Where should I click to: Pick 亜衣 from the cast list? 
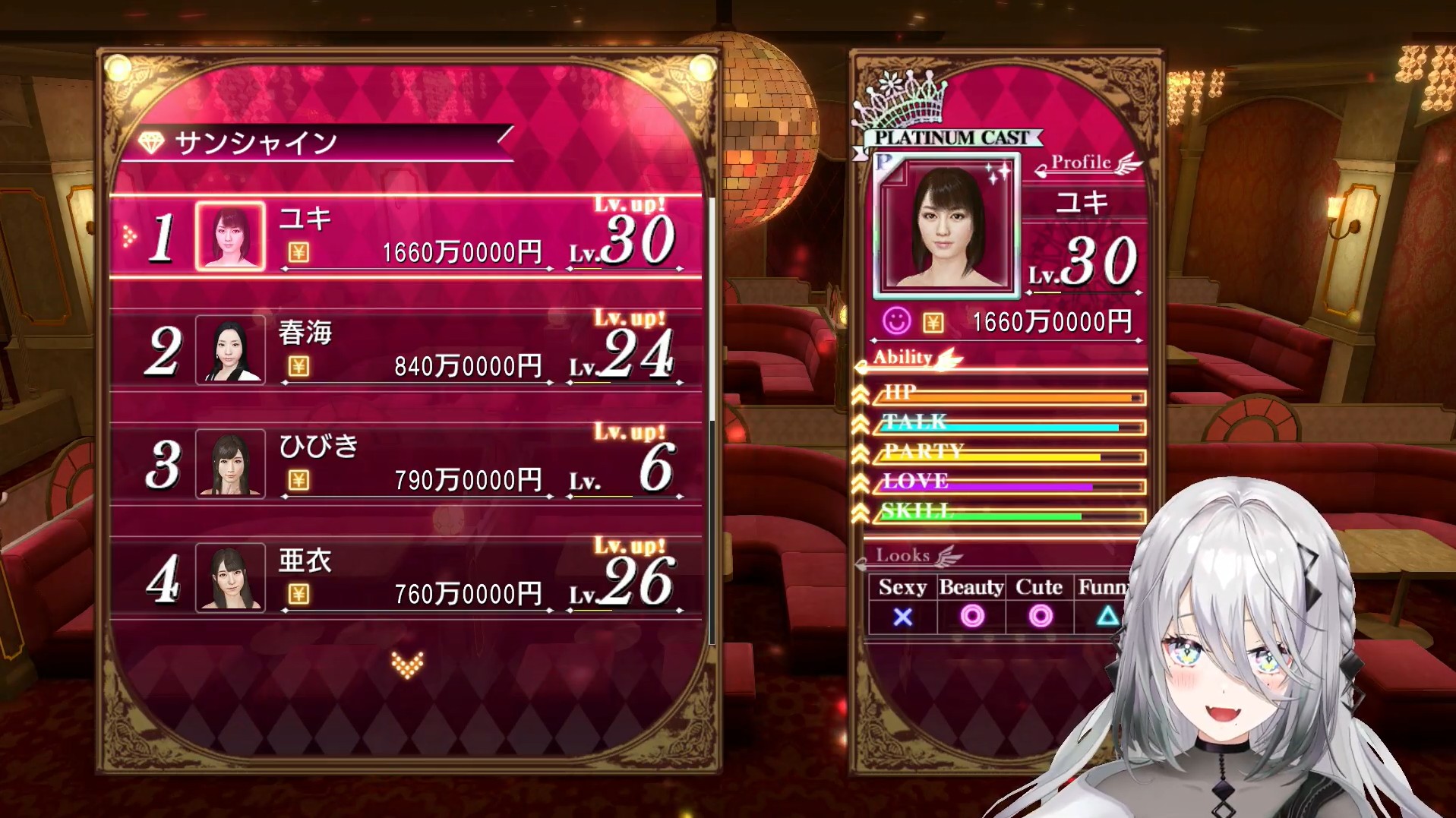[x=406, y=578]
